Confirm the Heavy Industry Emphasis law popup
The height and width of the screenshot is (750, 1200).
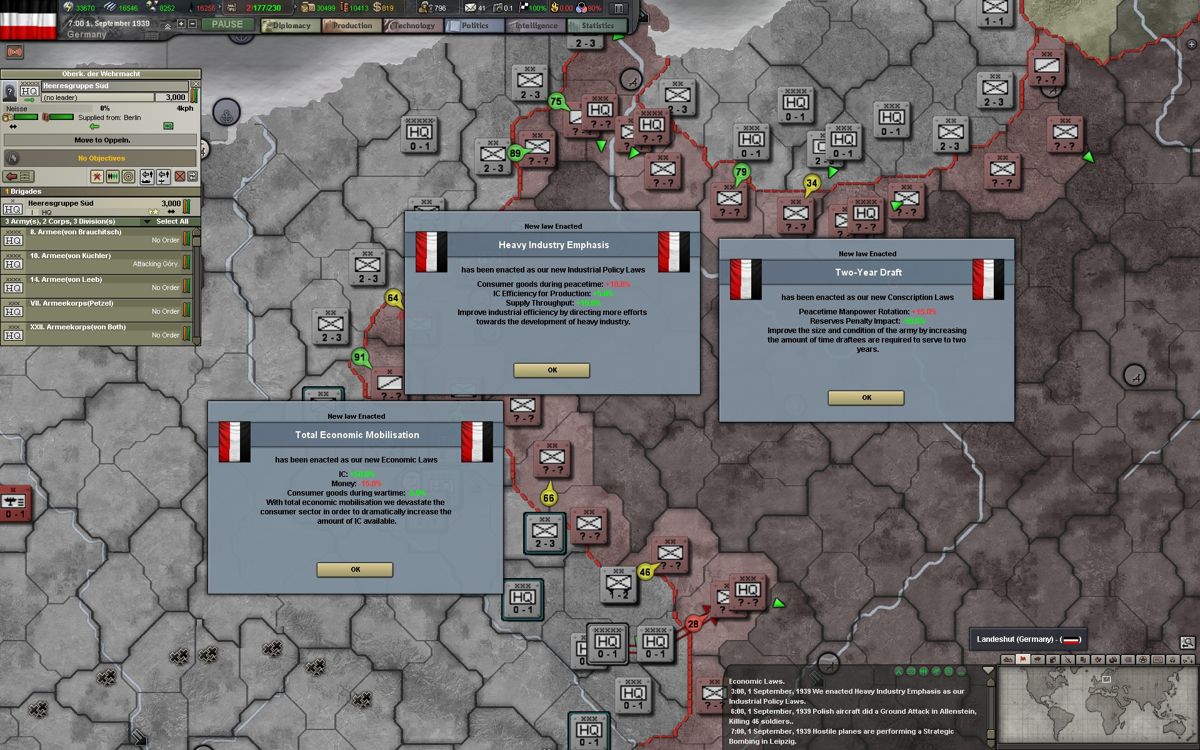pyautogui.click(x=551, y=370)
